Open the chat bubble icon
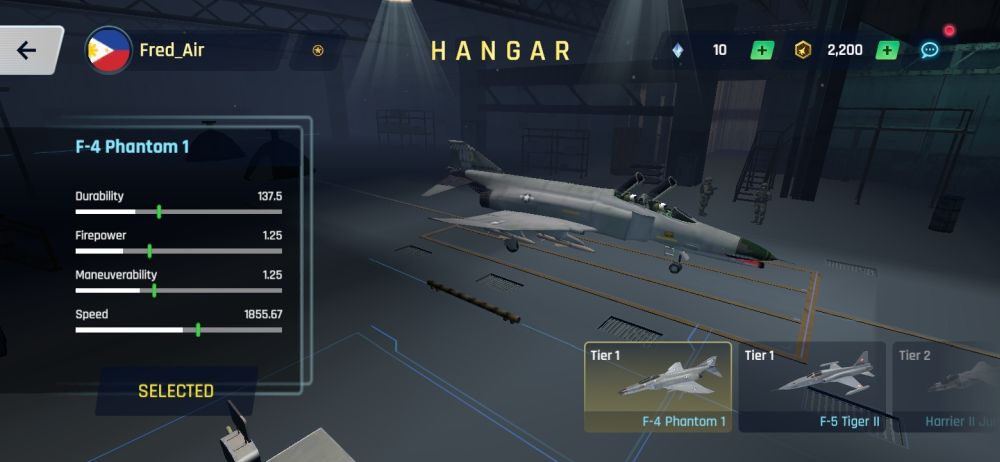Viewport: 1000px width, 462px height. coord(930,50)
